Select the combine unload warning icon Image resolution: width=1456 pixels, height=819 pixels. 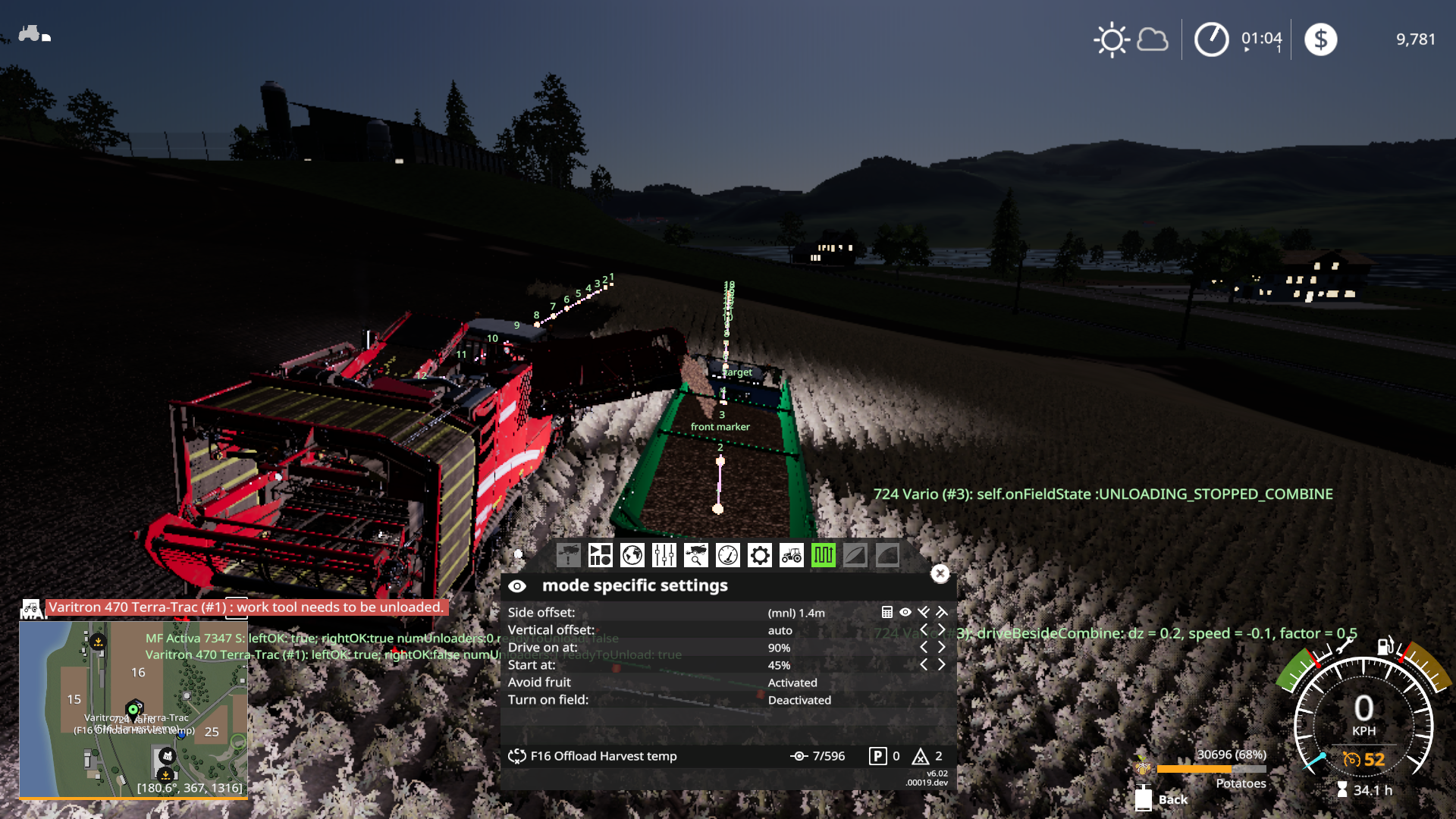[567, 555]
